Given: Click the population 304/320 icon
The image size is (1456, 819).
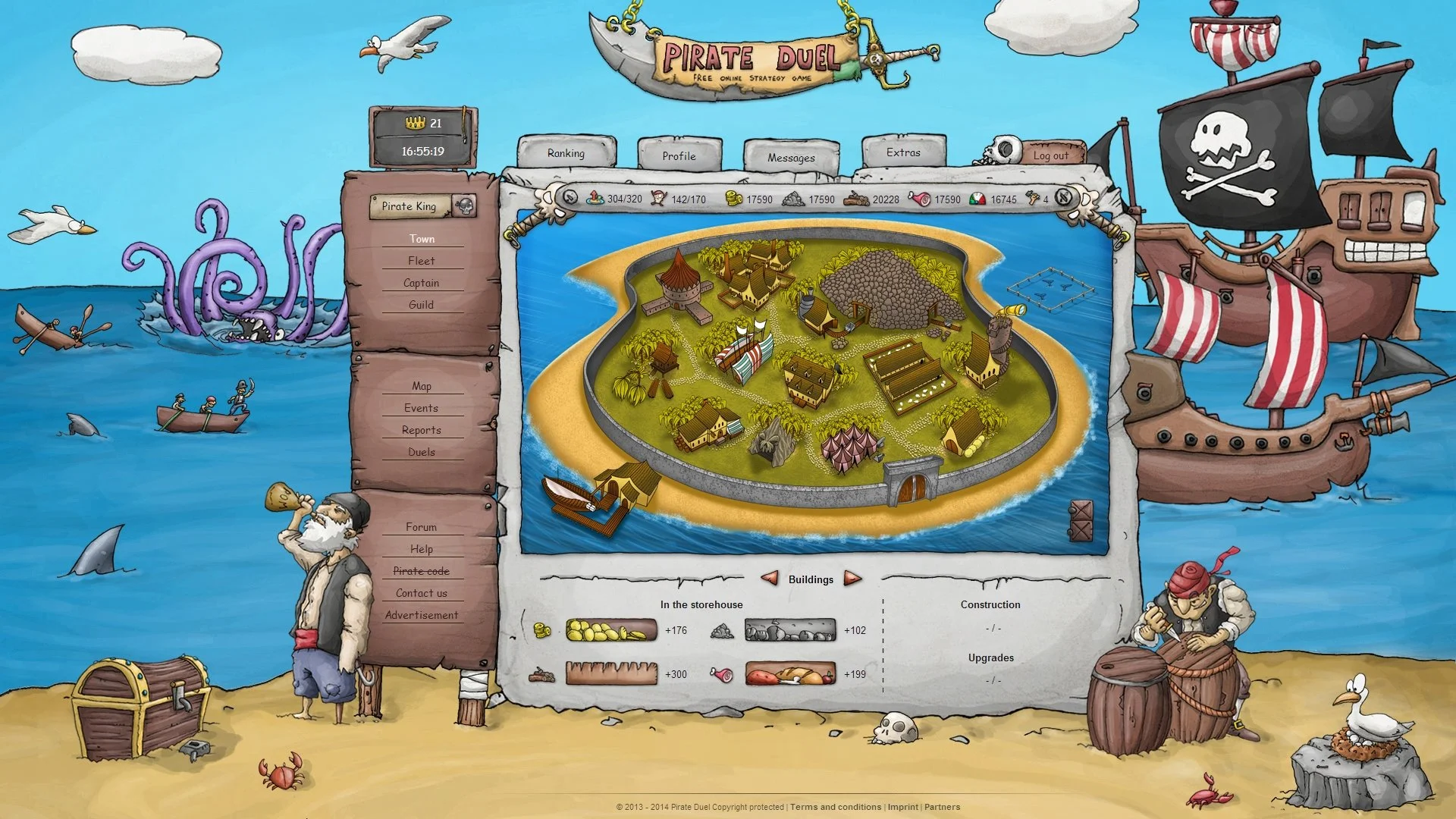Looking at the screenshot, I should point(594,199).
